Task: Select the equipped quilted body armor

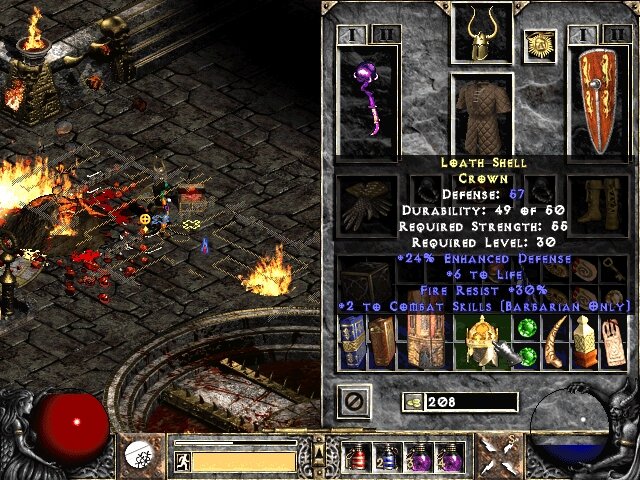Action: (484, 113)
